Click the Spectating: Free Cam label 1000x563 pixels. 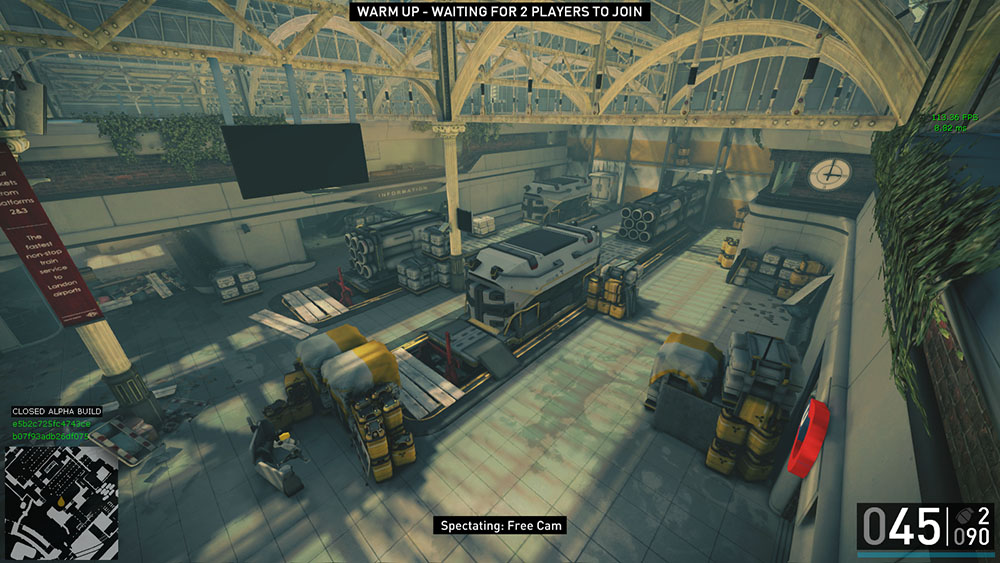coord(501,525)
